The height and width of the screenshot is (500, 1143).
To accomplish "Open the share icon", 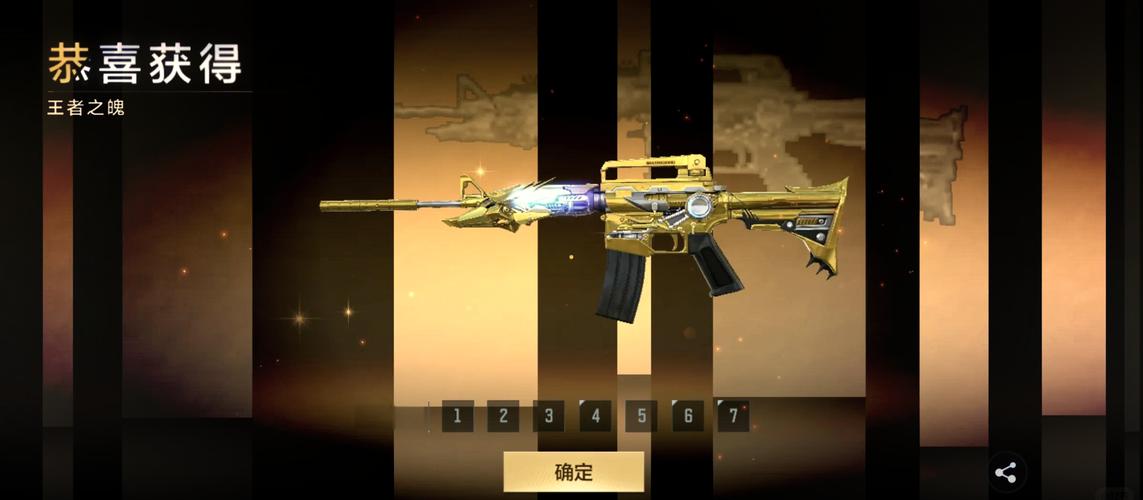I will 1006,473.
